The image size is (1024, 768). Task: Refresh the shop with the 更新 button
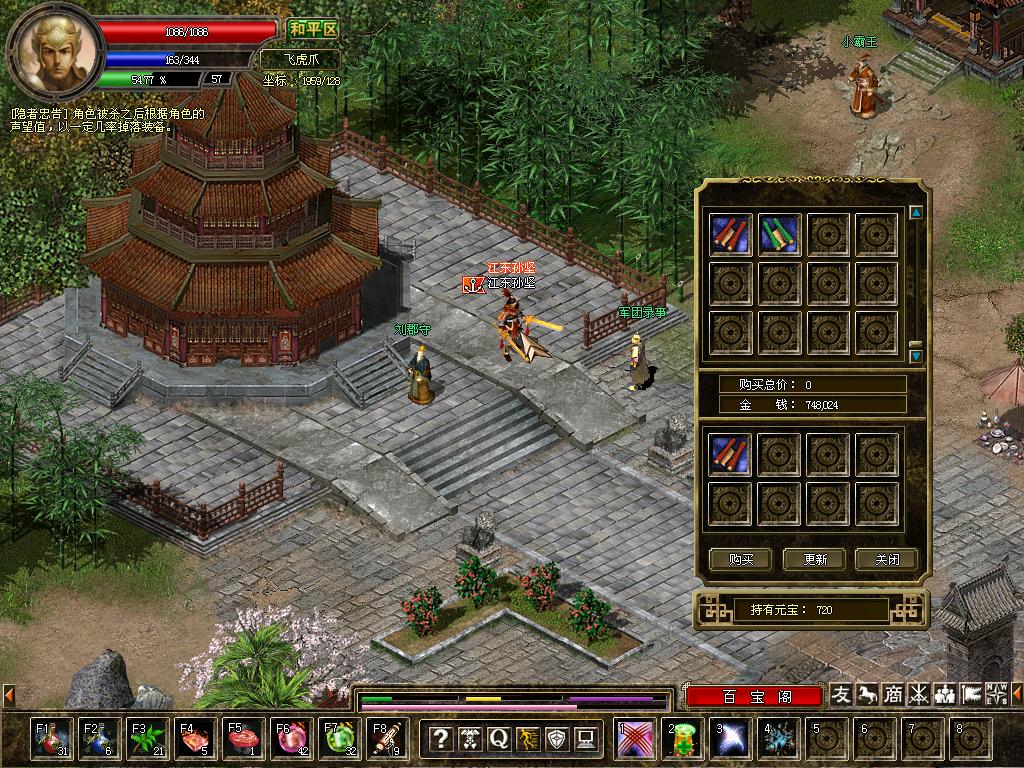[814, 559]
